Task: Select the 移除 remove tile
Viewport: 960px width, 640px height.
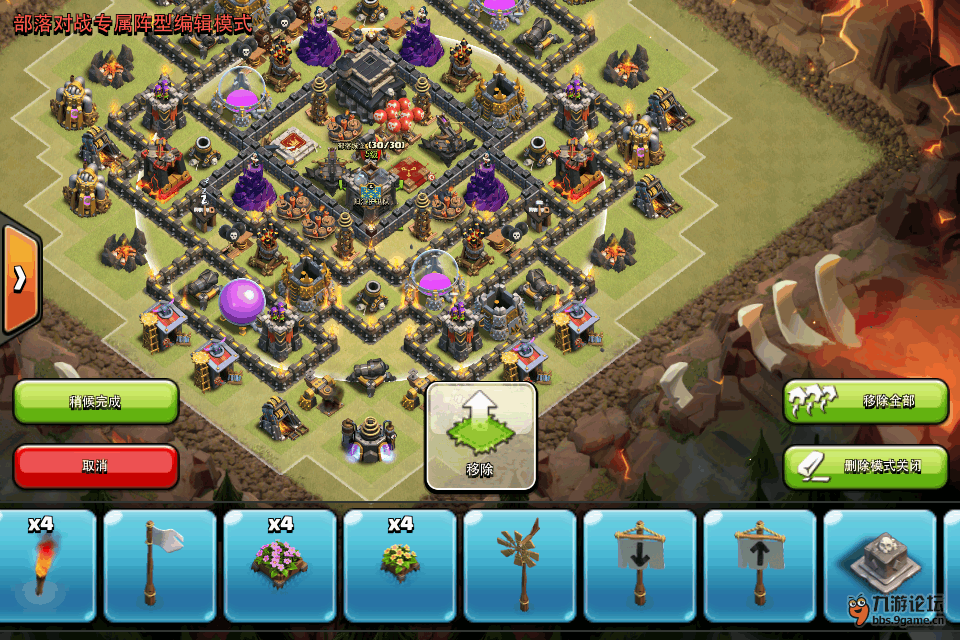Action: coord(481,437)
